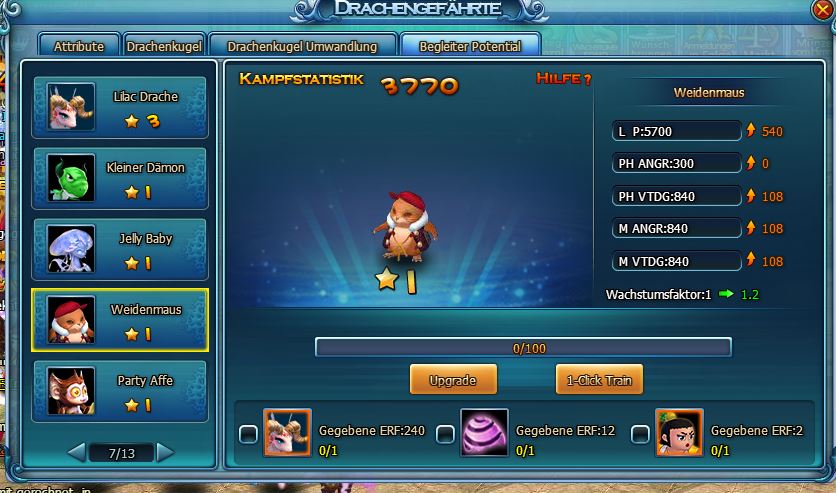Activate 1-Click Train
This screenshot has width=836, height=493.
(x=599, y=380)
